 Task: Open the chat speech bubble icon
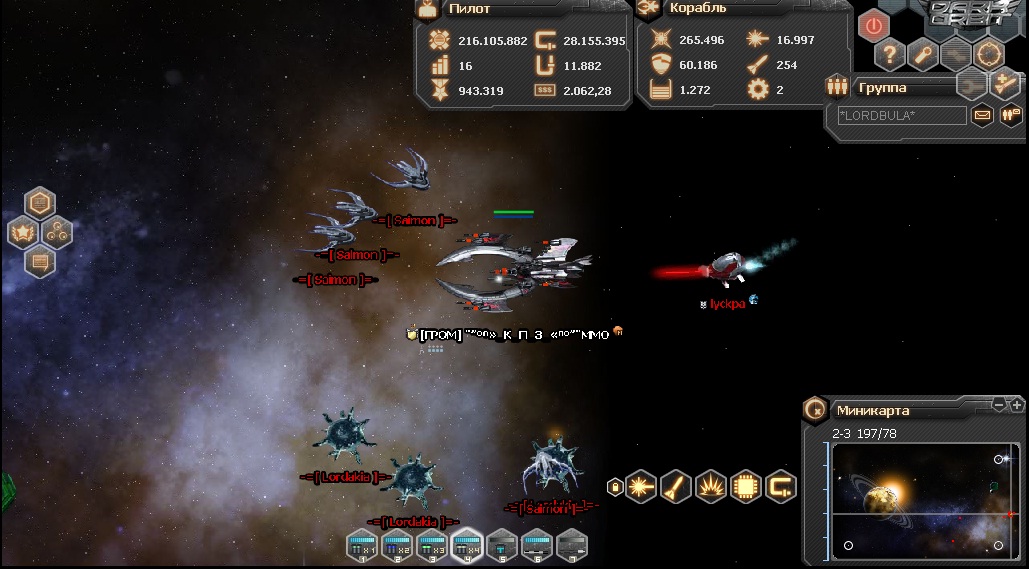coord(40,262)
